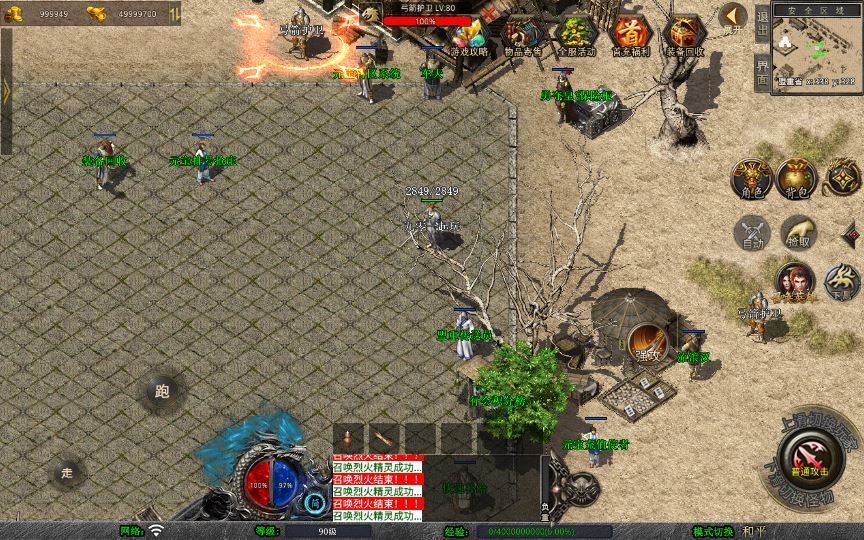
Task: Open the 全服活动 server events icon
Action: tap(575, 36)
